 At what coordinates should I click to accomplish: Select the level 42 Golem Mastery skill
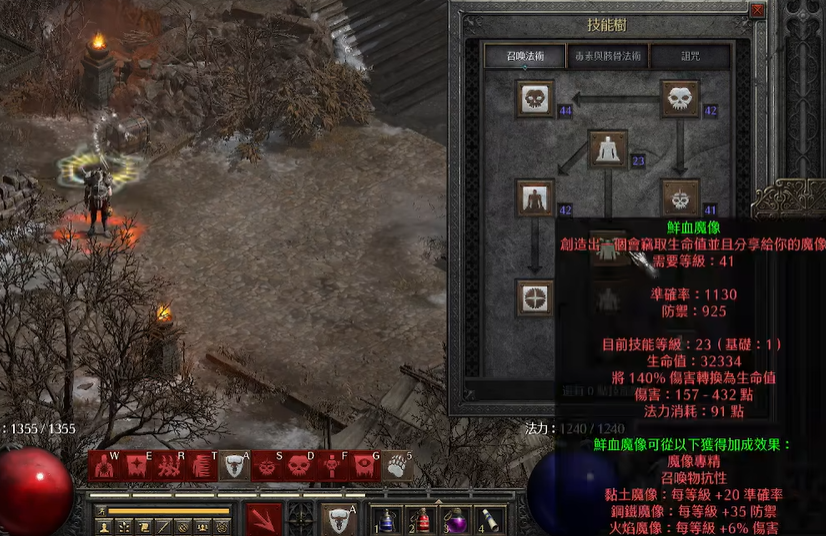coord(536,198)
